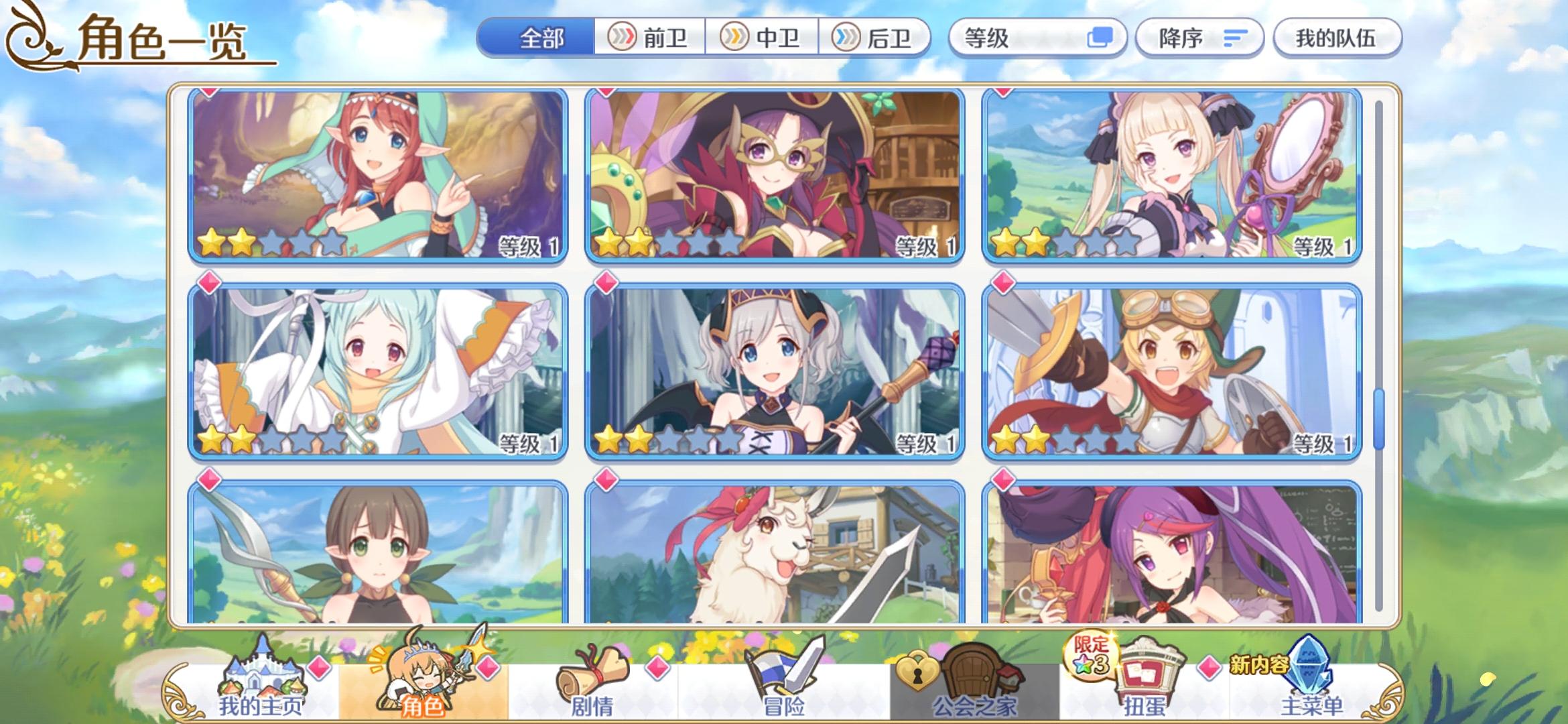Screen dimensions: 1568x724
Task: Change the 降序 descending sort order
Action: point(1199,38)
